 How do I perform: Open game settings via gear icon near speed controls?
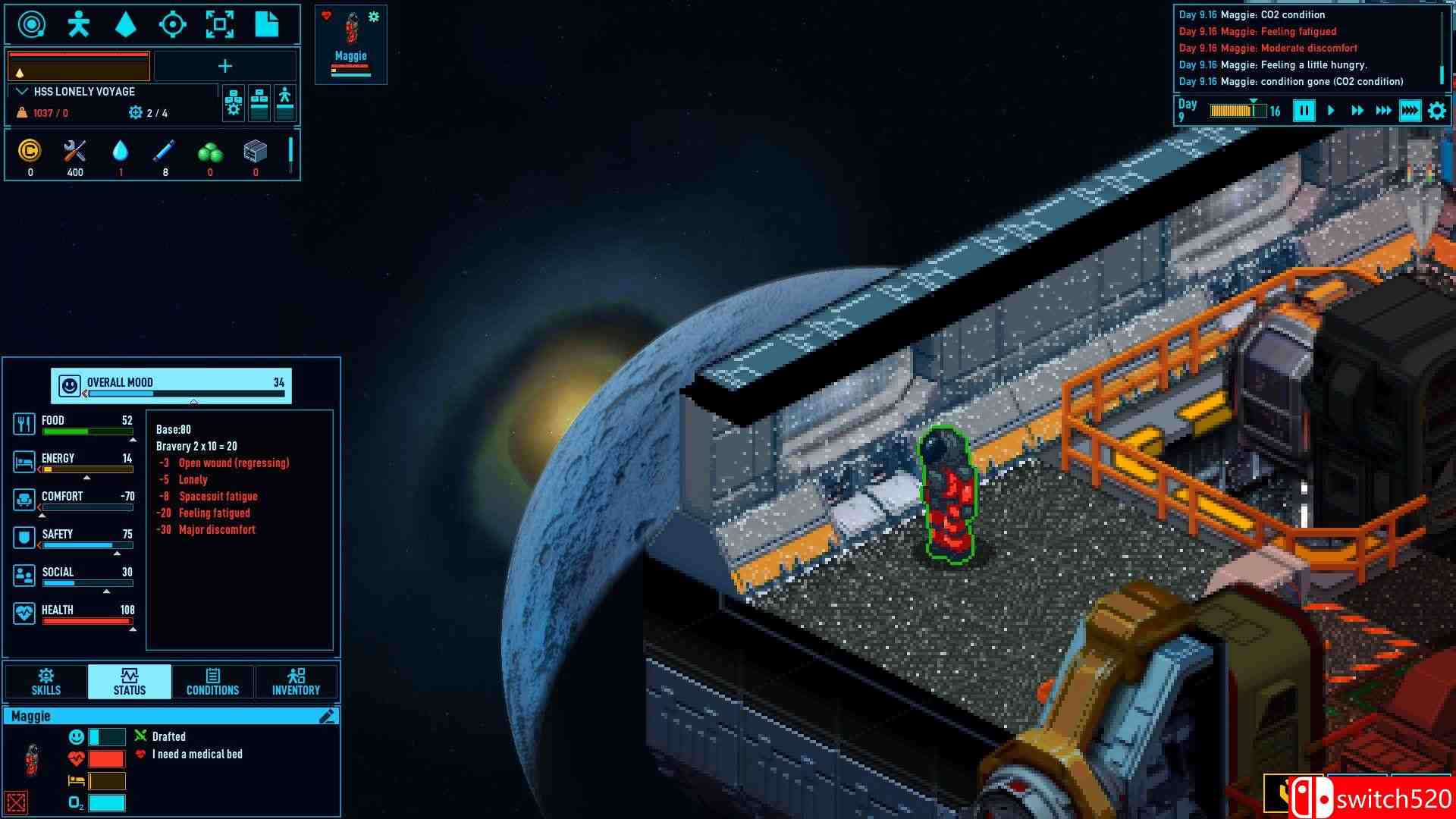click(1436, 111)
